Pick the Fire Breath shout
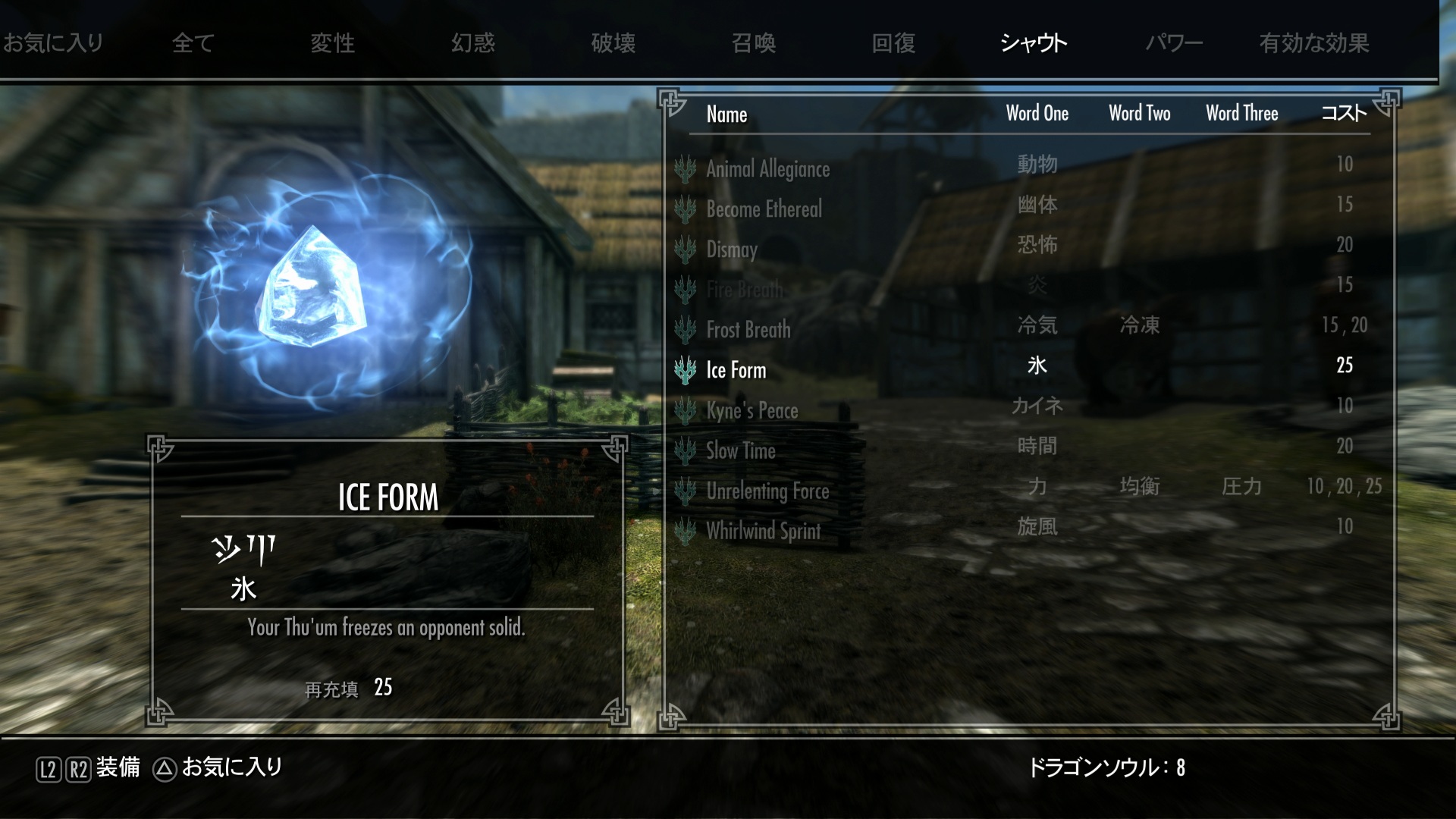 744,289
